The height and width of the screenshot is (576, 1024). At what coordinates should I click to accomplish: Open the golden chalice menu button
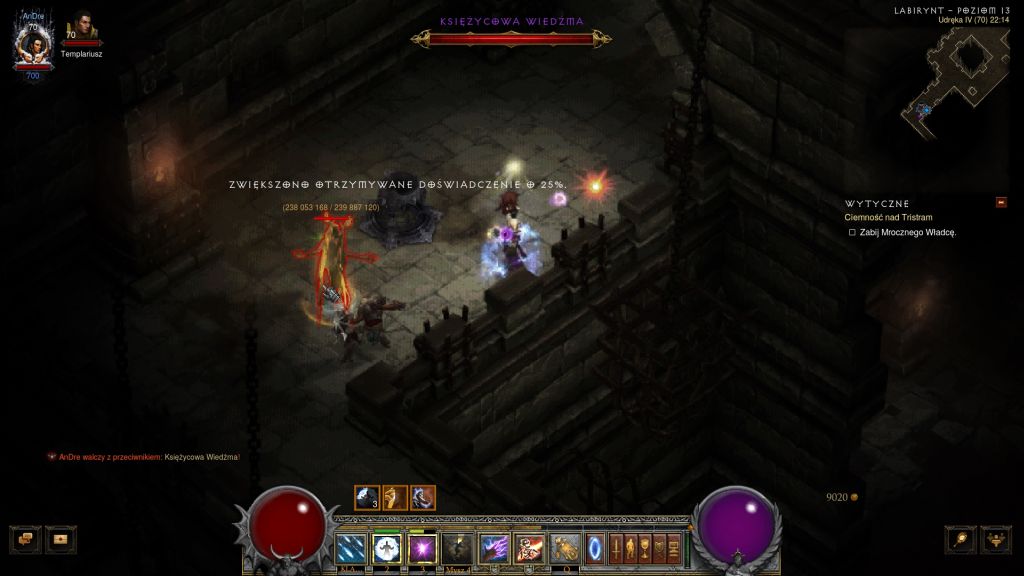[x=646, y=548]
